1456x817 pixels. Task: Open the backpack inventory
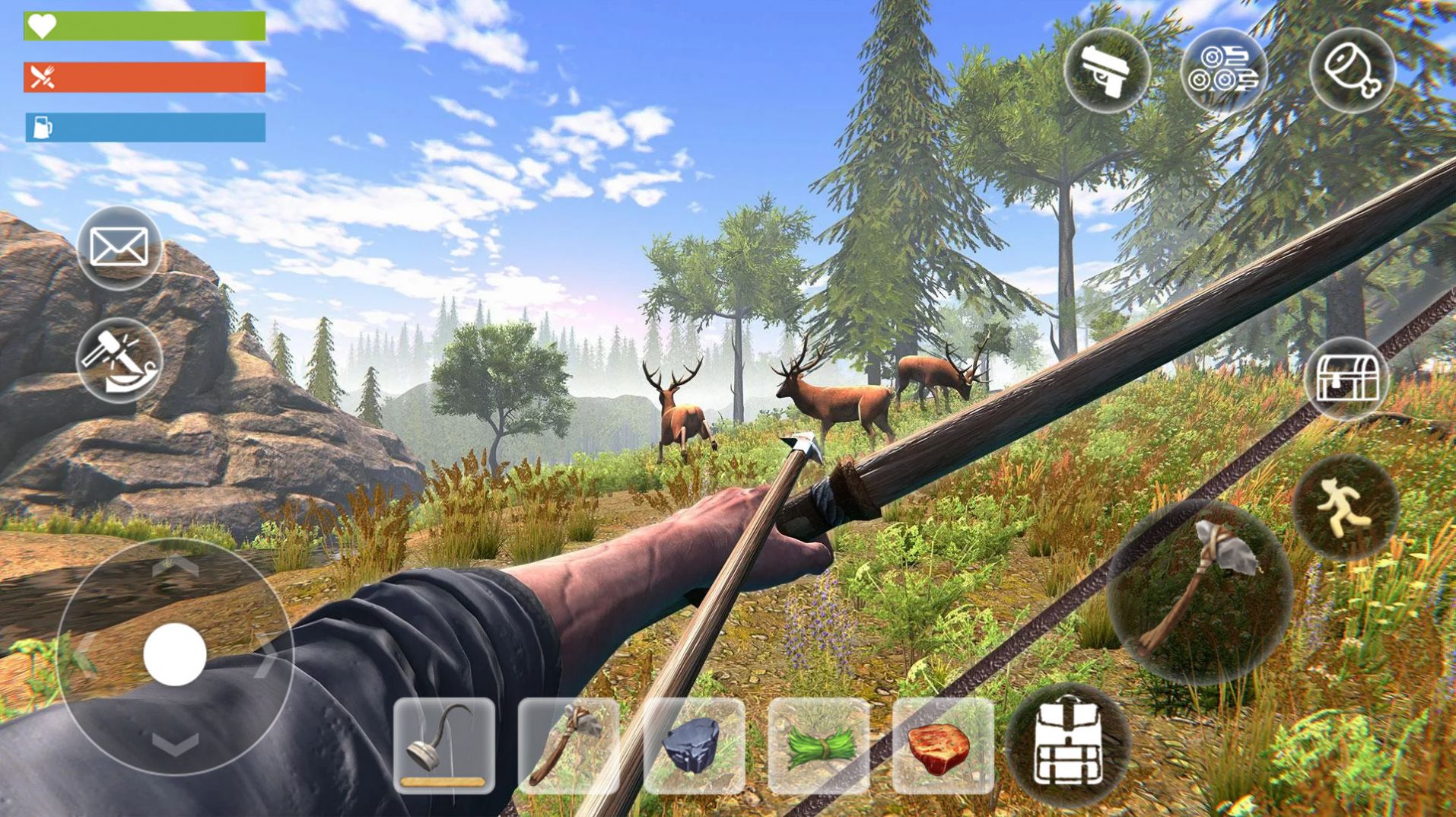1067,745
